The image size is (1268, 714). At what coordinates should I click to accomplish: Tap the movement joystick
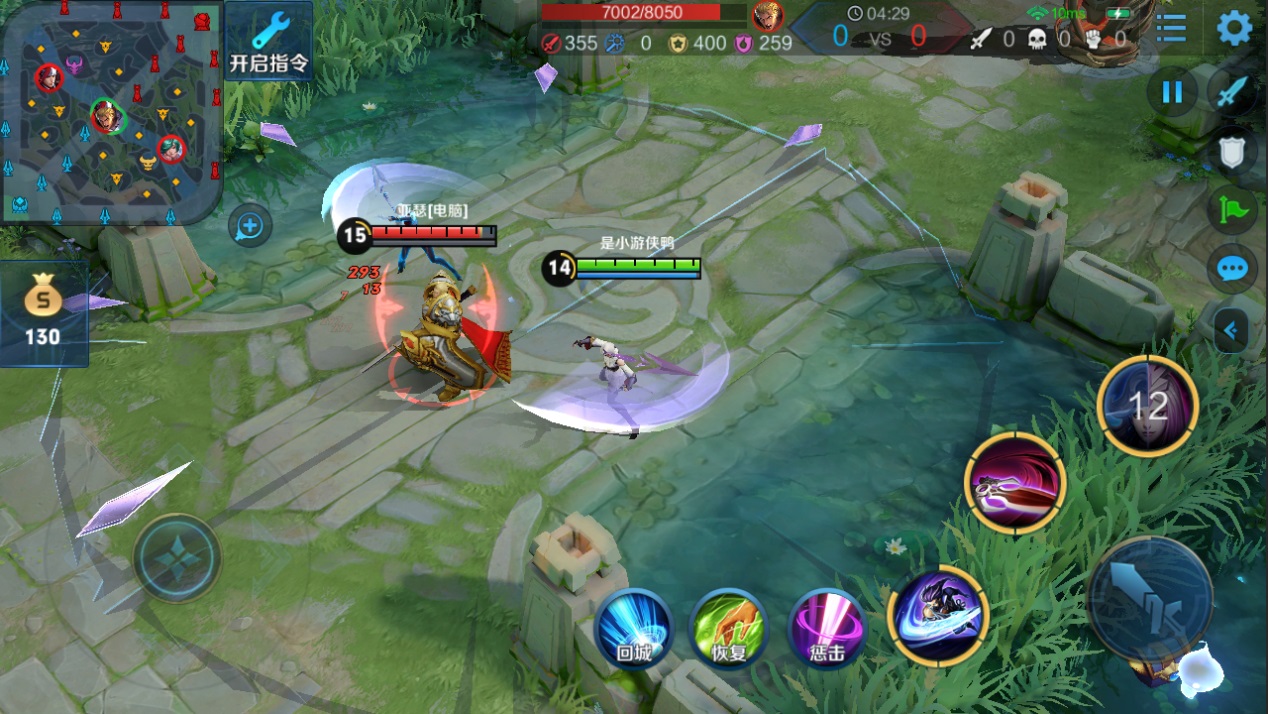(x=177, y=558)
